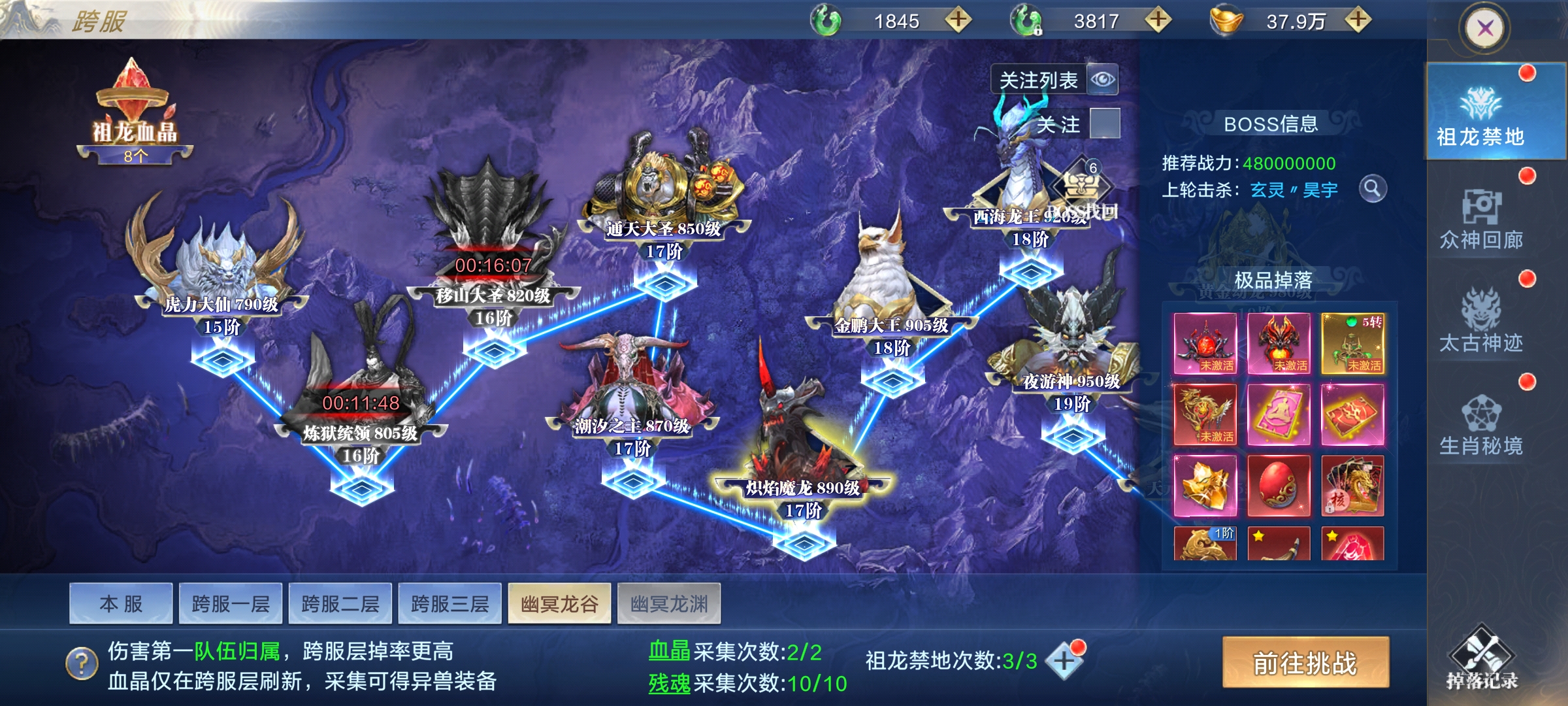This screenshot has height=706, width=1568.
Task: Click the 前往挑战 challenge button
Action: coord(1305,663)
